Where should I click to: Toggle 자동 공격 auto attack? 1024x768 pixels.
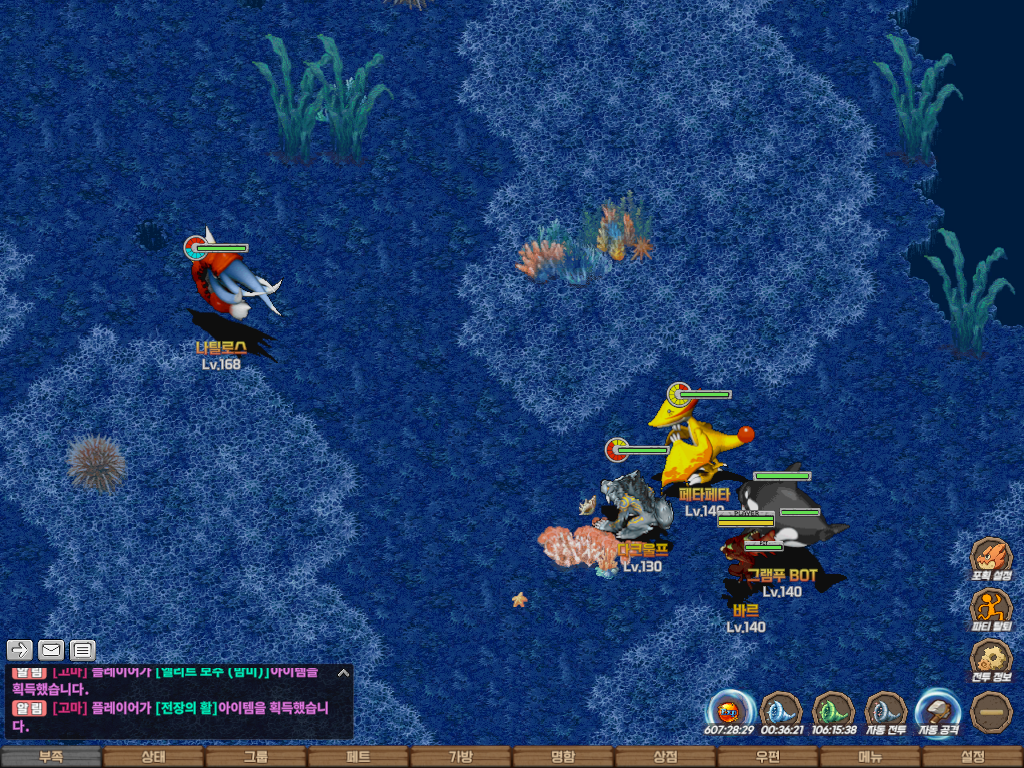[938, 712]
